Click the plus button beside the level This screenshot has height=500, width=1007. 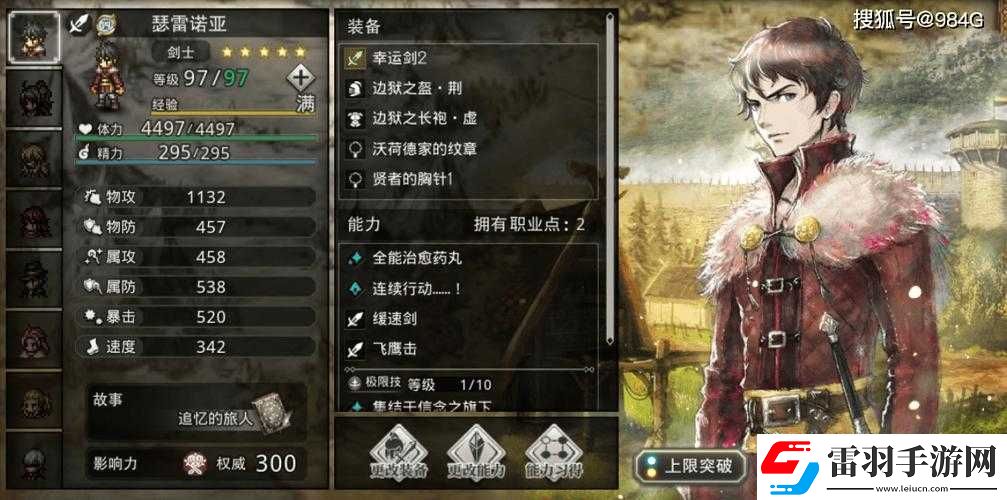[301, 77]
